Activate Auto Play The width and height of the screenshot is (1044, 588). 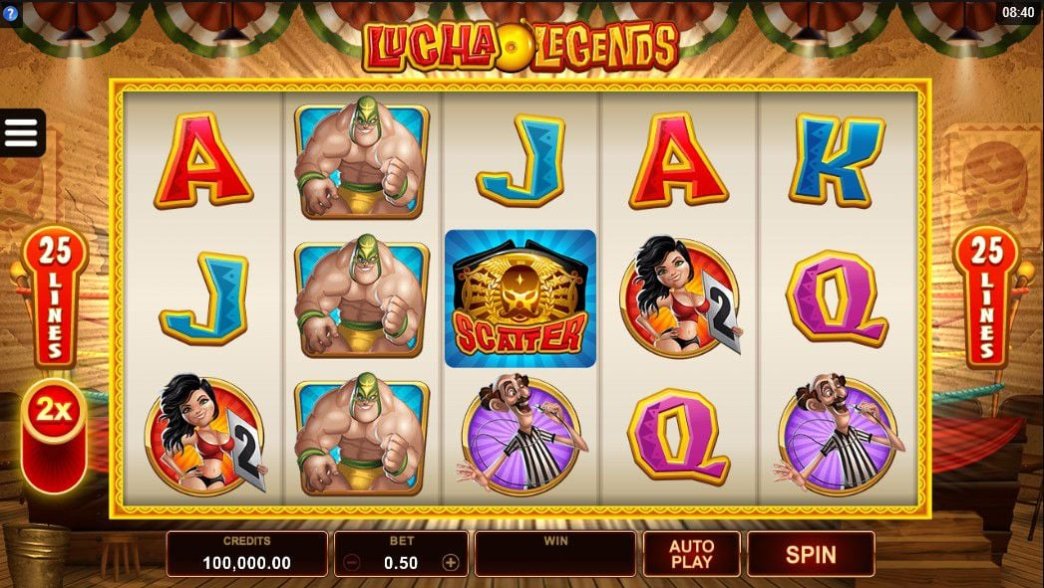pyautogui.click(x=691, y=553)
